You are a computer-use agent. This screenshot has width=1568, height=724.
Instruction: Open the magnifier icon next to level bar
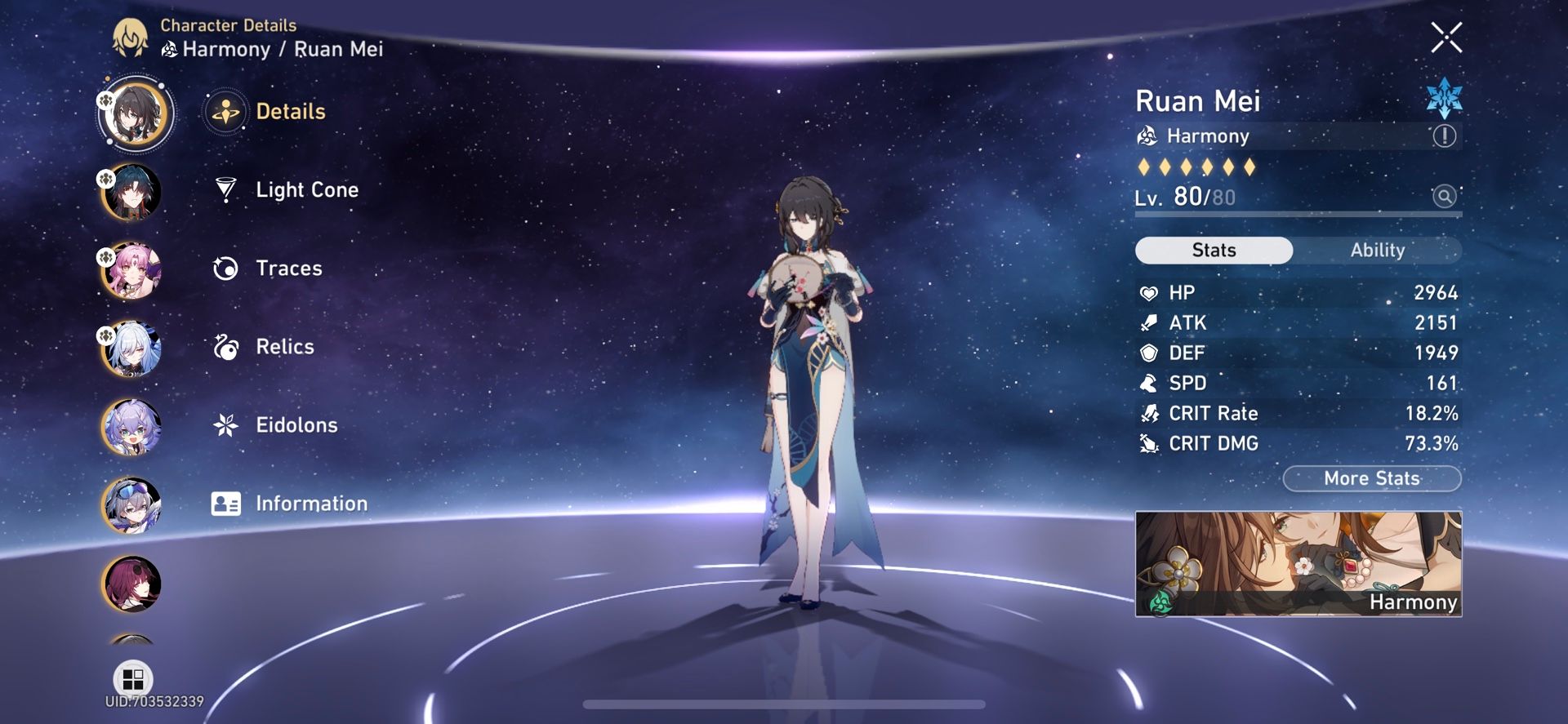click(x=1442, y=197)
